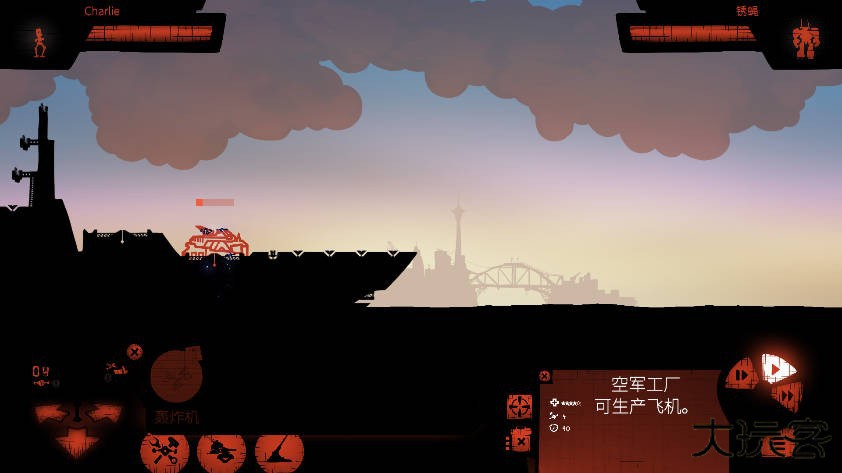Close the 空军工厂 info panel
The height and width of the screenshot is (473, 842).
coord(545,376)
